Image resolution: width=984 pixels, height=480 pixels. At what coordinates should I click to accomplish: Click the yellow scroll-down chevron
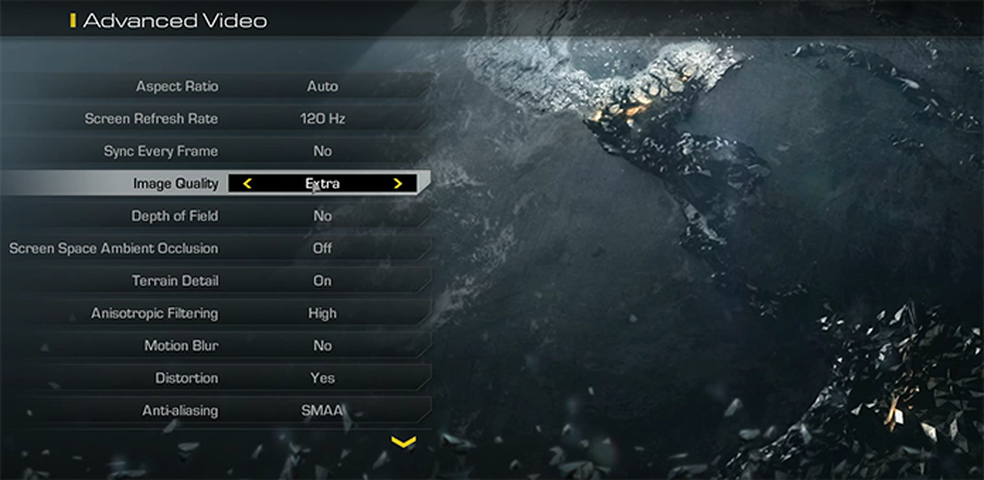click(x=403, y=441)
